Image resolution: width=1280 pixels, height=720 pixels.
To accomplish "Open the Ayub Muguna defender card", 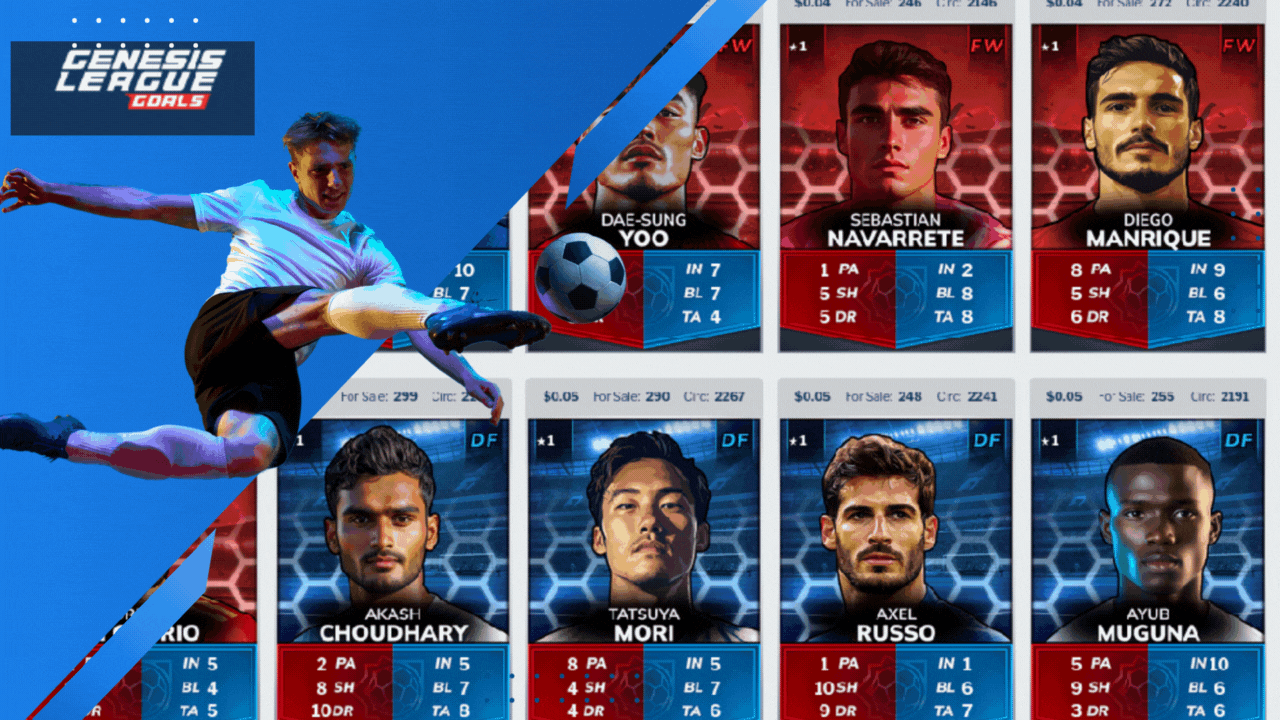I will click(1146, 560).
